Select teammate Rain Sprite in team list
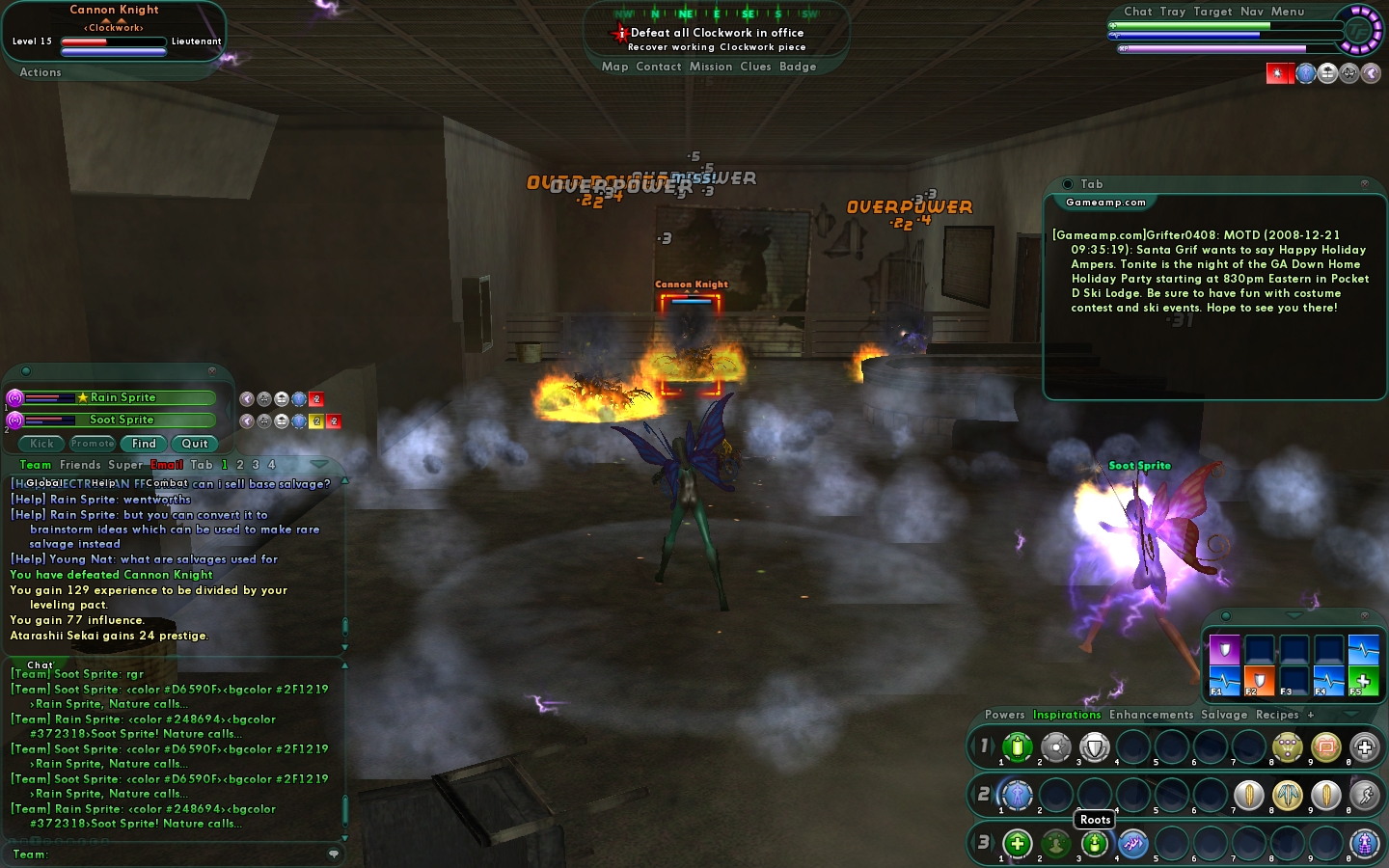Image resolution: width=1389 pixels, height=868 pixels. click(x=123, y=397)
